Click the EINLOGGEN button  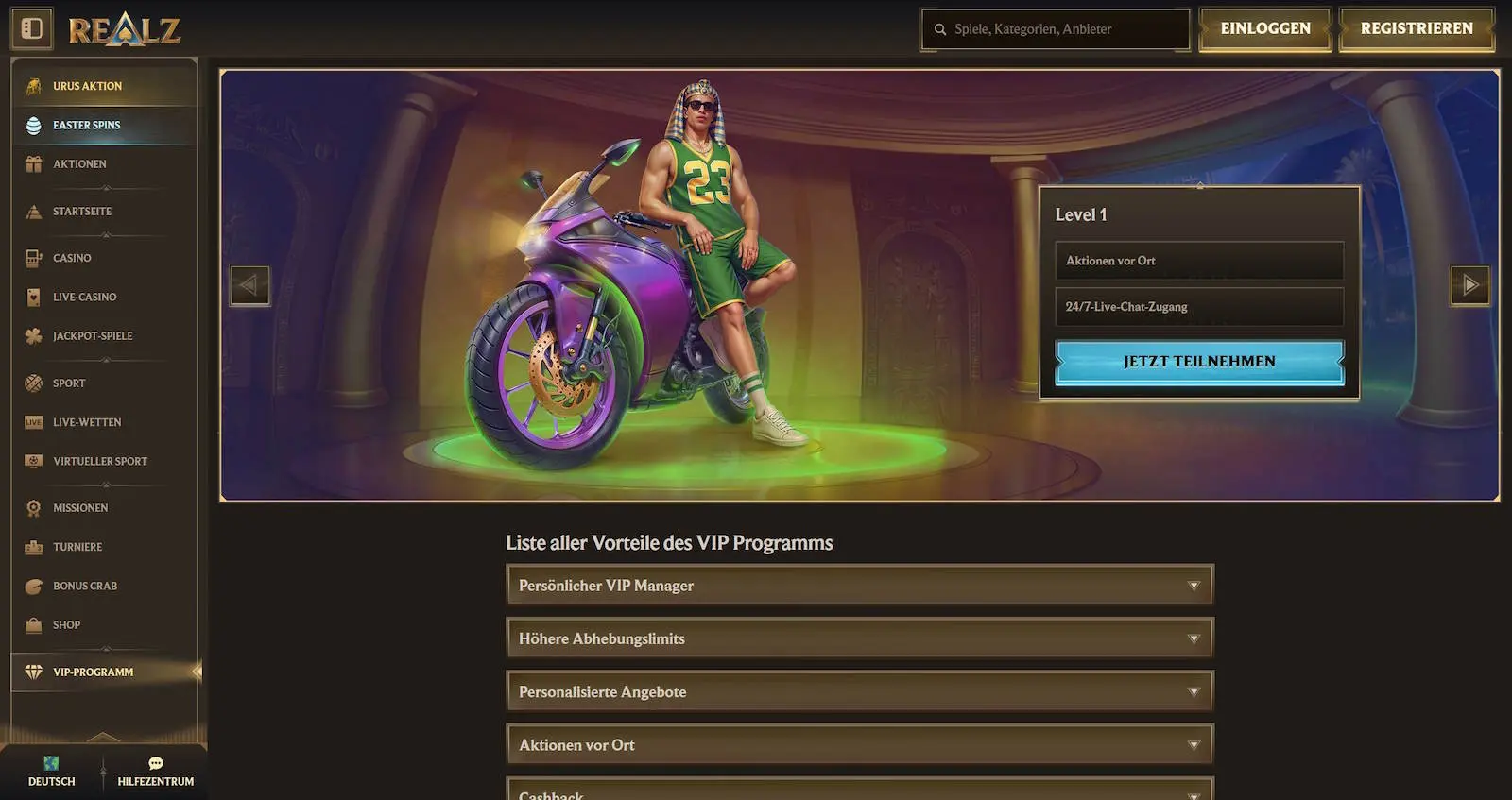pyautogui.click(x=1264, y=28)
